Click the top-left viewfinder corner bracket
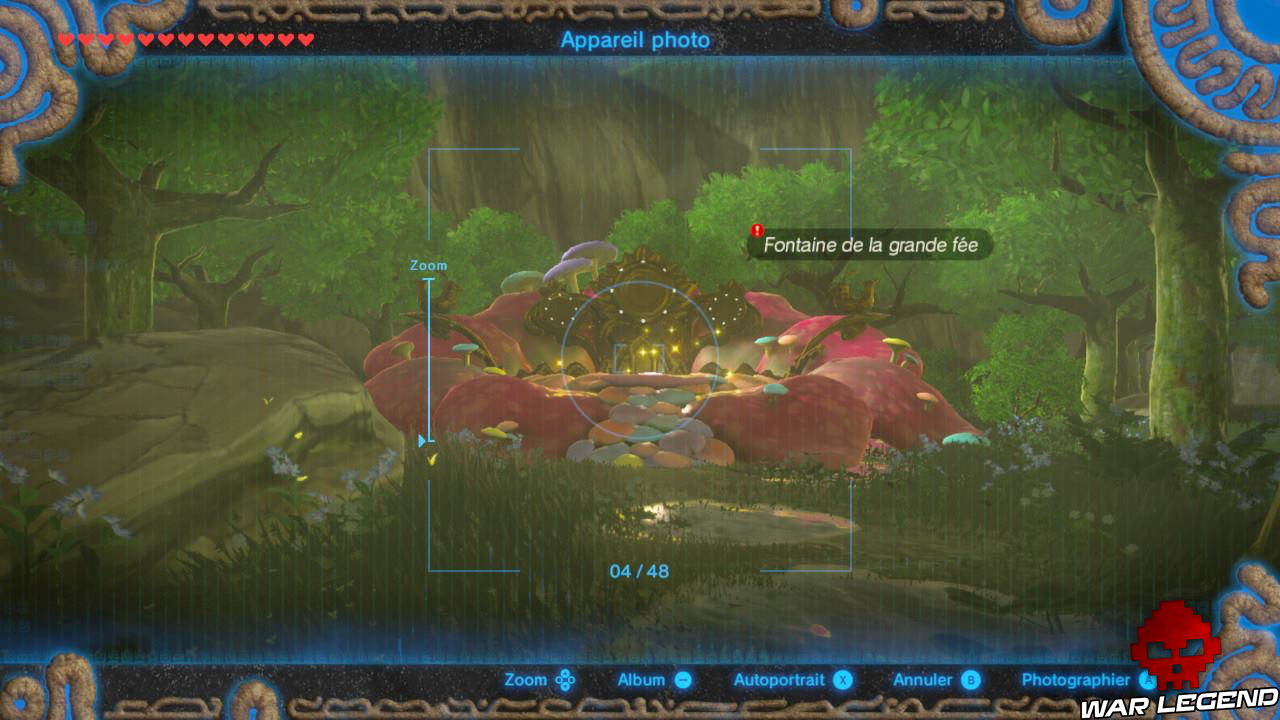This screenshot has height=720, width=1280. pyautogui.click(x=432, y=152)
